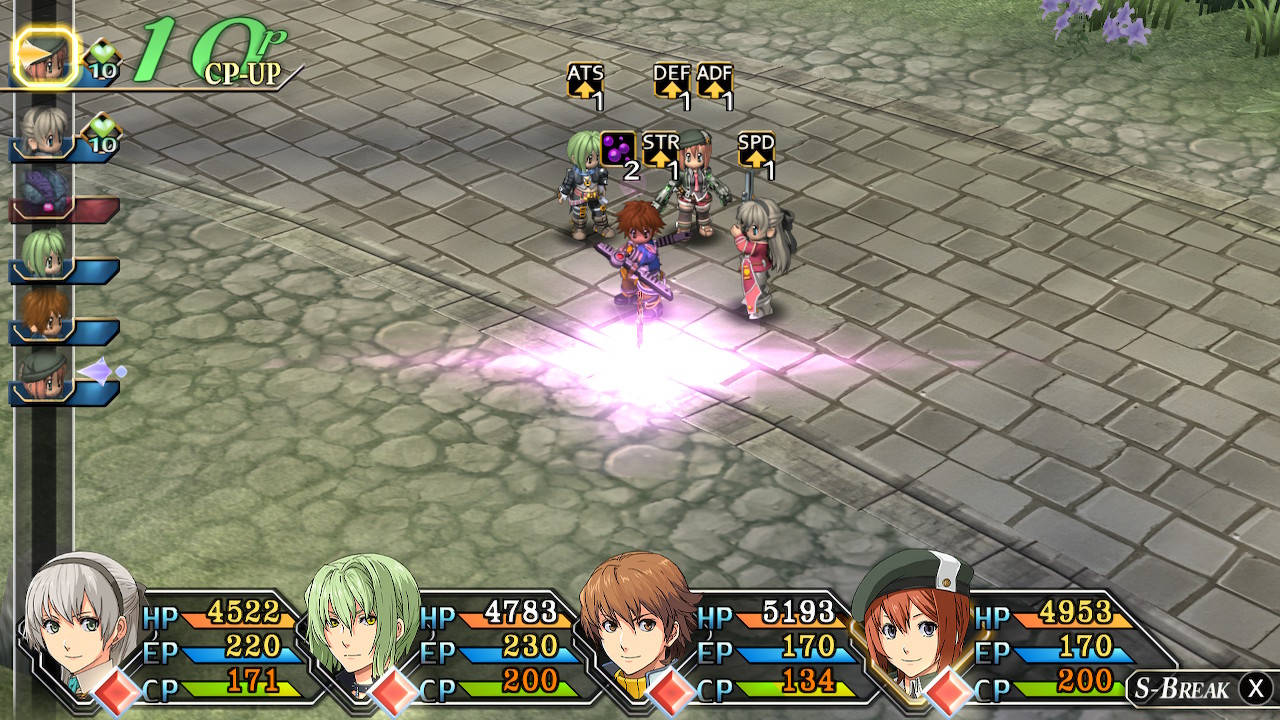1280x720 pixels.
Task: Pick the brown-haired portrait in the turn order
Action: click(x=45, y=314)
